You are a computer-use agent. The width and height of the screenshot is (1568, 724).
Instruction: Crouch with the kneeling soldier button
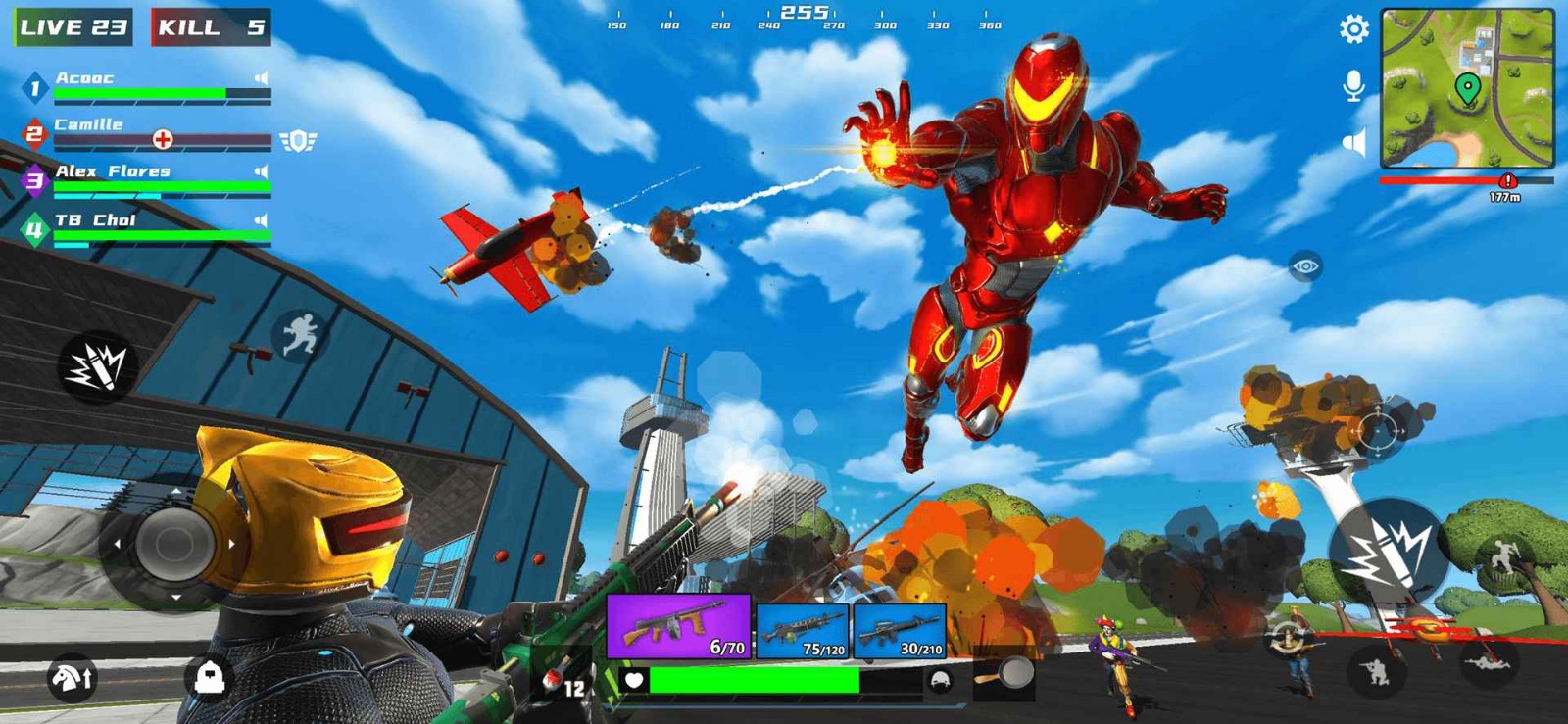[1374, 671]
